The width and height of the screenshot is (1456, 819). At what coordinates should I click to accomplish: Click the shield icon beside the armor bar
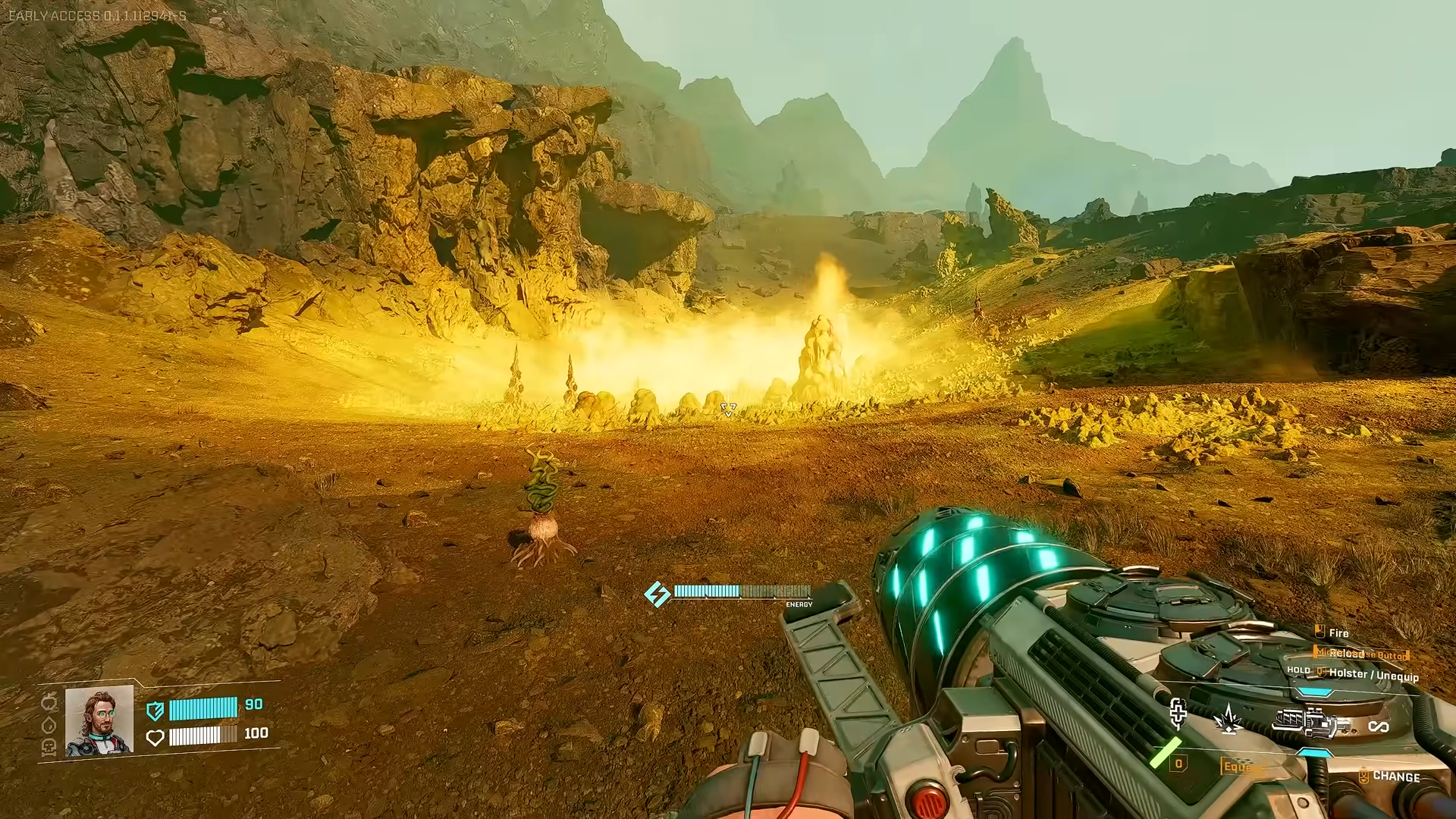click(155, 711)
